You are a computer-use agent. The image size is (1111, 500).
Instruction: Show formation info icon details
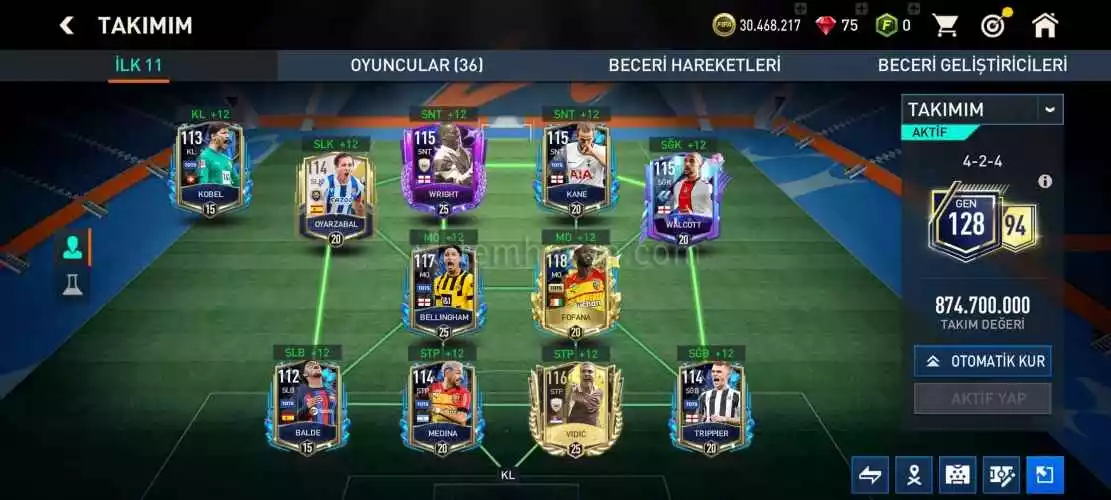(x=1045, y=181)
